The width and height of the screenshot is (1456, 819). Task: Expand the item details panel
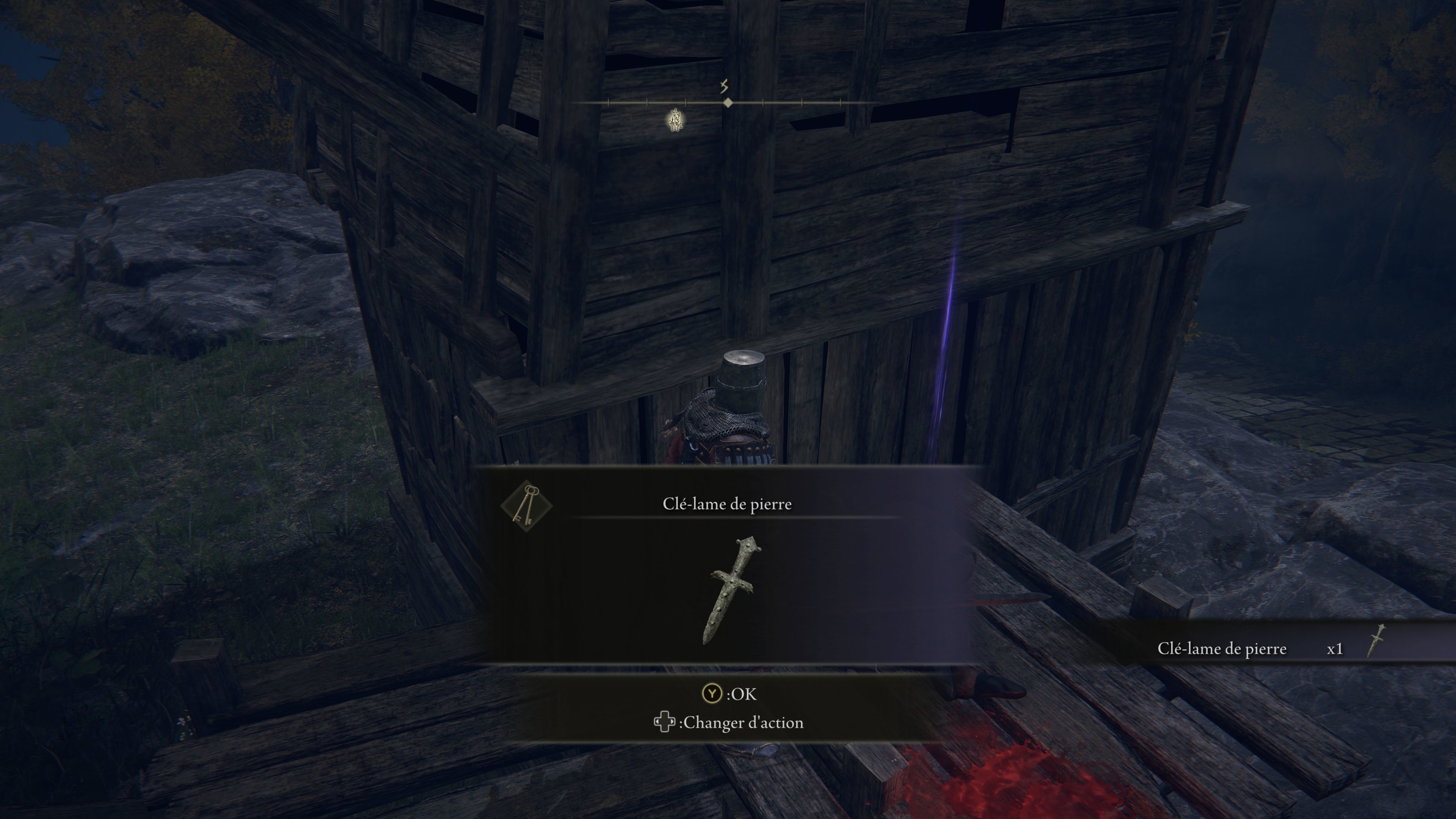pyautogui.click(x=729, y=565)
